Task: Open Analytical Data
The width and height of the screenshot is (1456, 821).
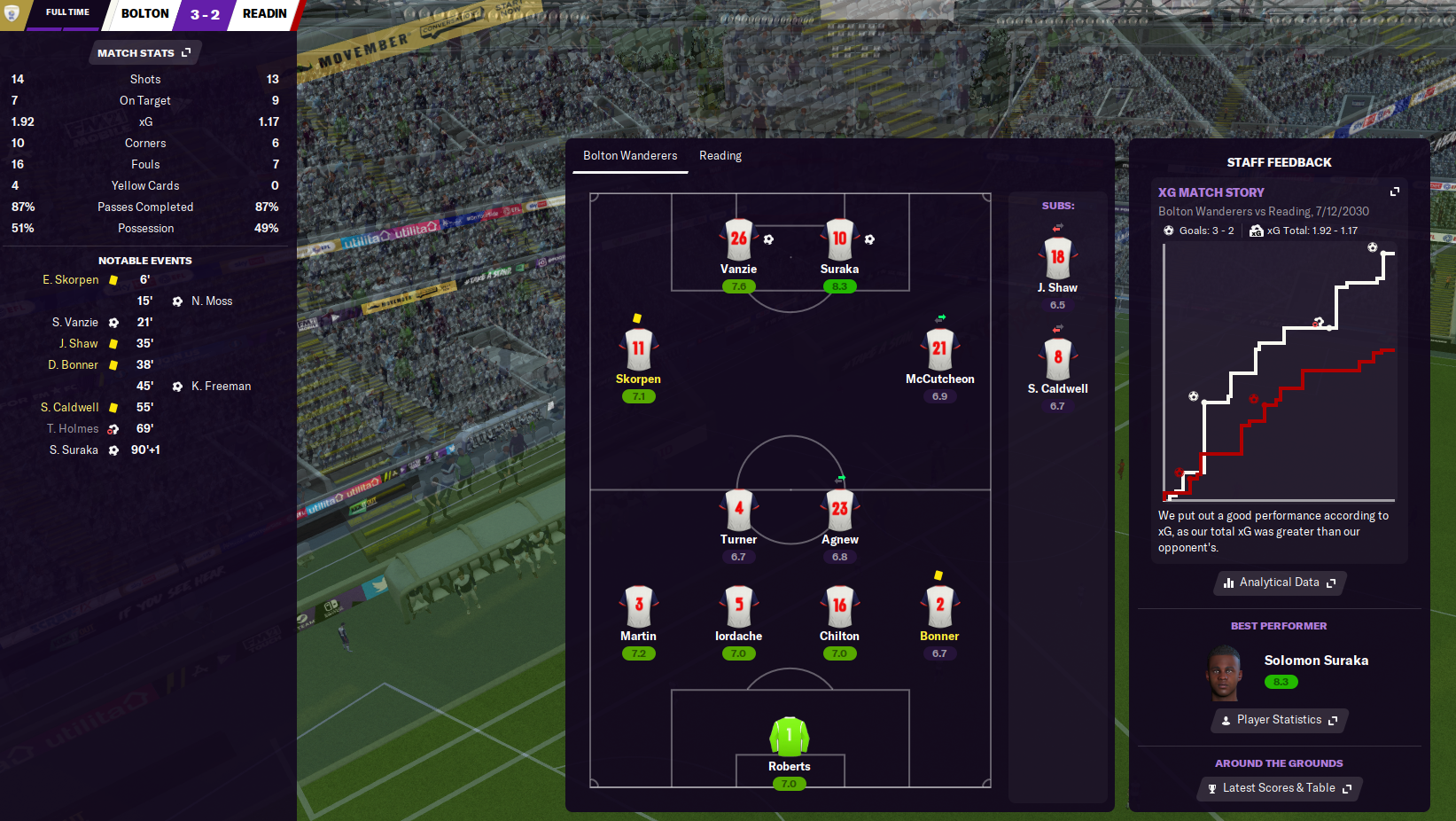Action: pos(1279,583)
